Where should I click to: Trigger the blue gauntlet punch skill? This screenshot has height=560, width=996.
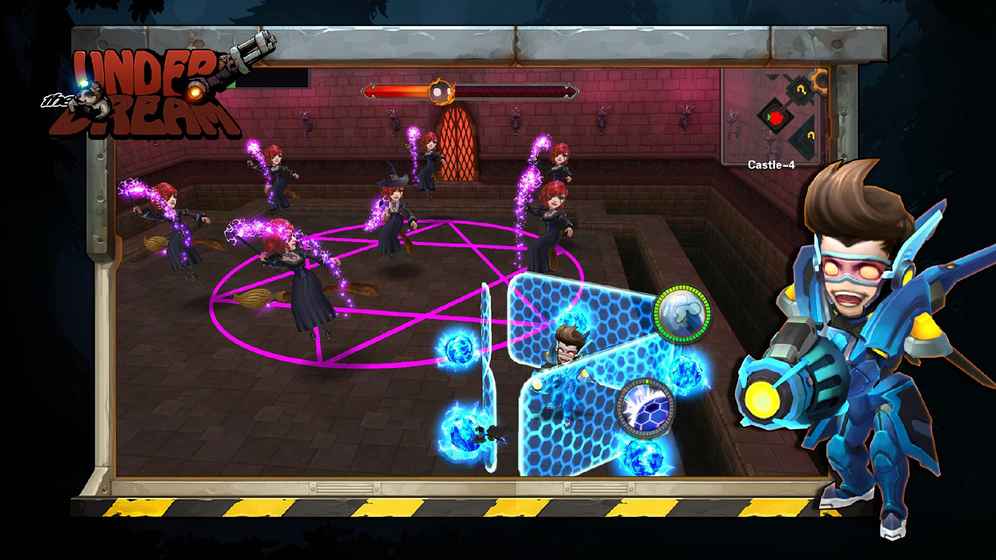click(682, 313)
